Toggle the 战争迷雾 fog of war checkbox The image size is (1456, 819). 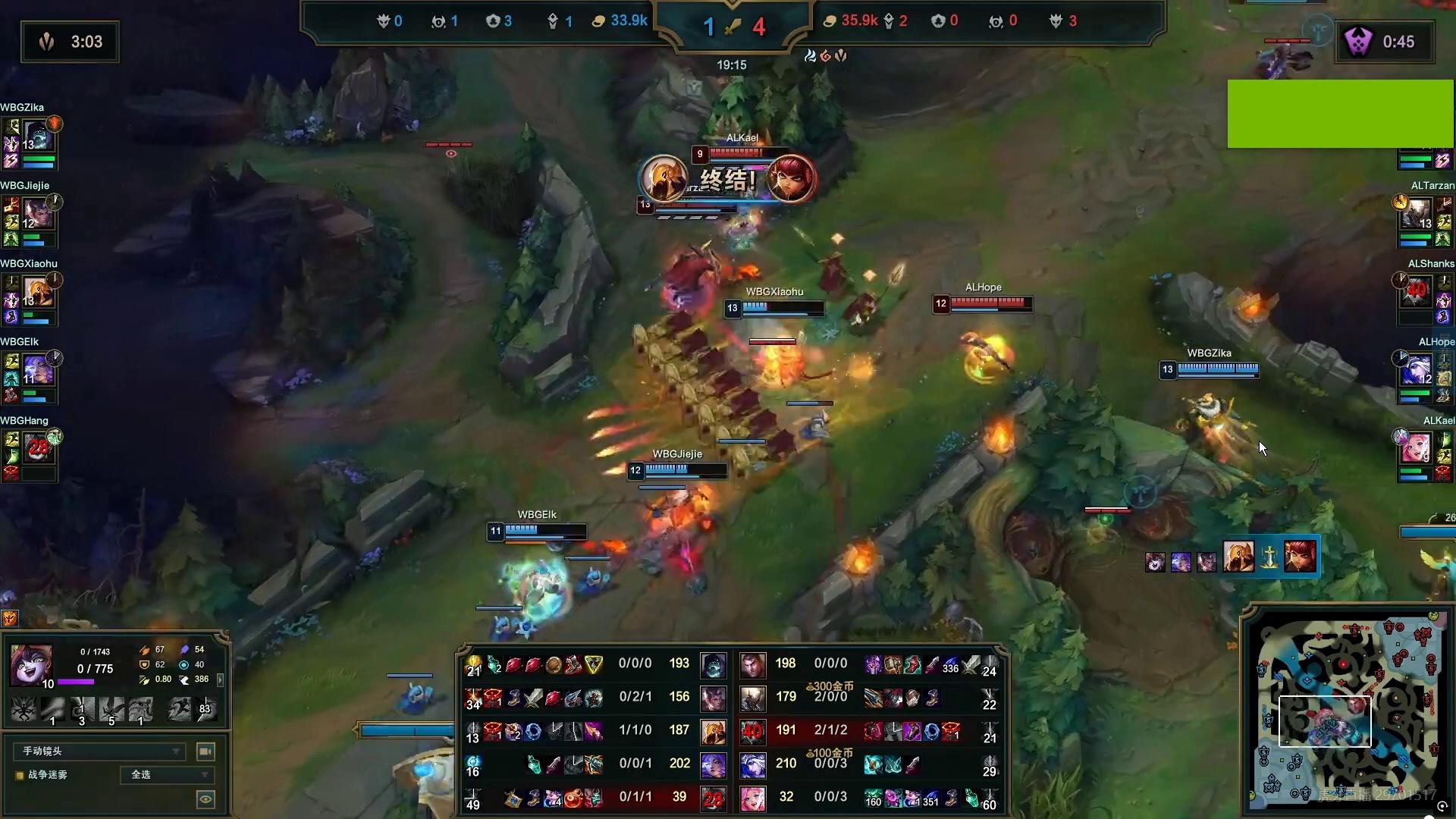(x=20, y=775)
